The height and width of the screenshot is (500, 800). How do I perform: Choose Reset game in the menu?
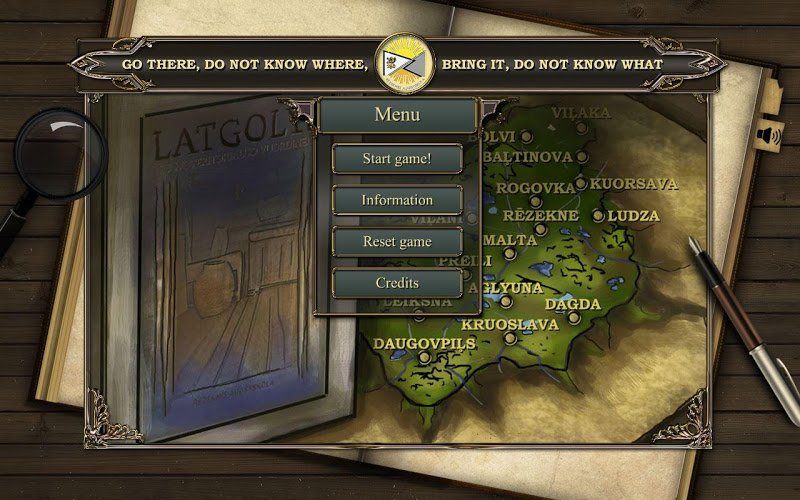(x=397, y=242)
